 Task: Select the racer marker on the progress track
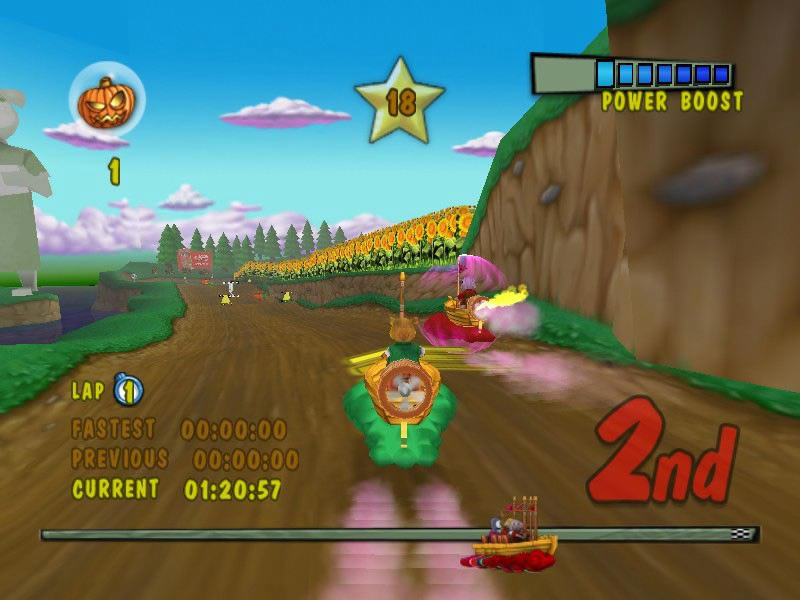coord(512,535)
